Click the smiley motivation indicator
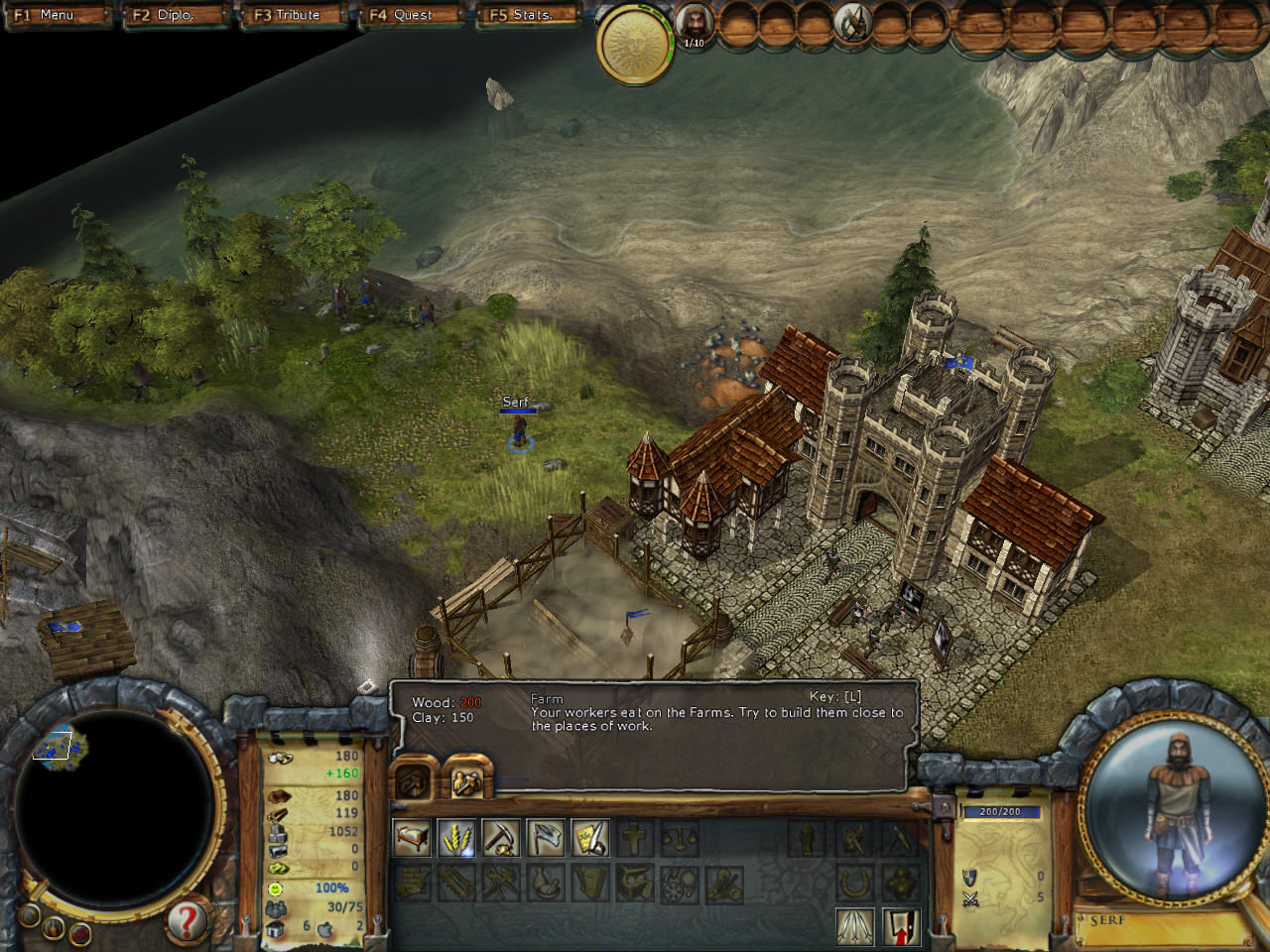Image resolution: width=1270 pixels, height=952 pixels. tap(275, 889)
